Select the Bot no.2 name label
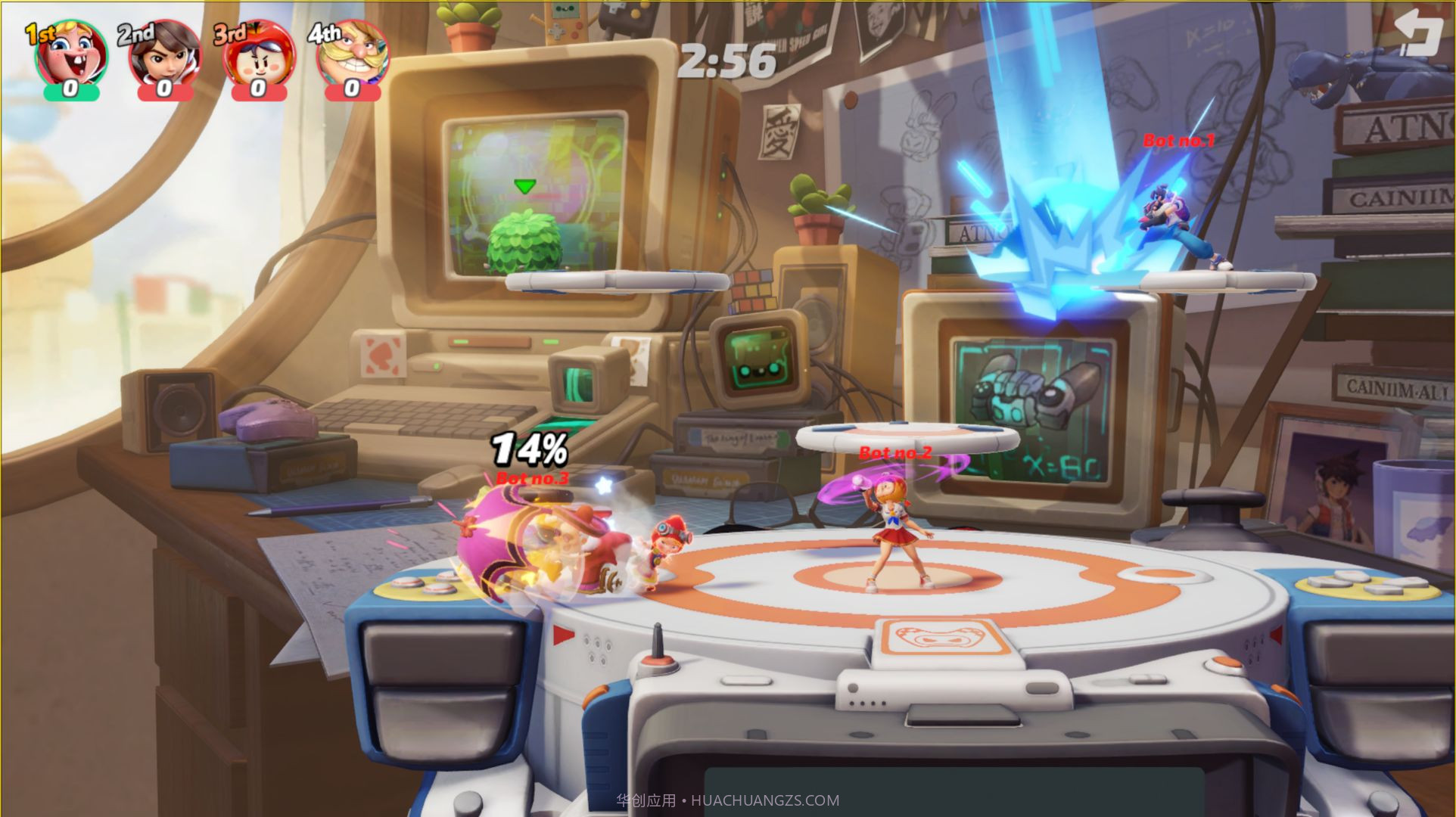Viewport: 1456px width, 817px height. tap(896, 452)
